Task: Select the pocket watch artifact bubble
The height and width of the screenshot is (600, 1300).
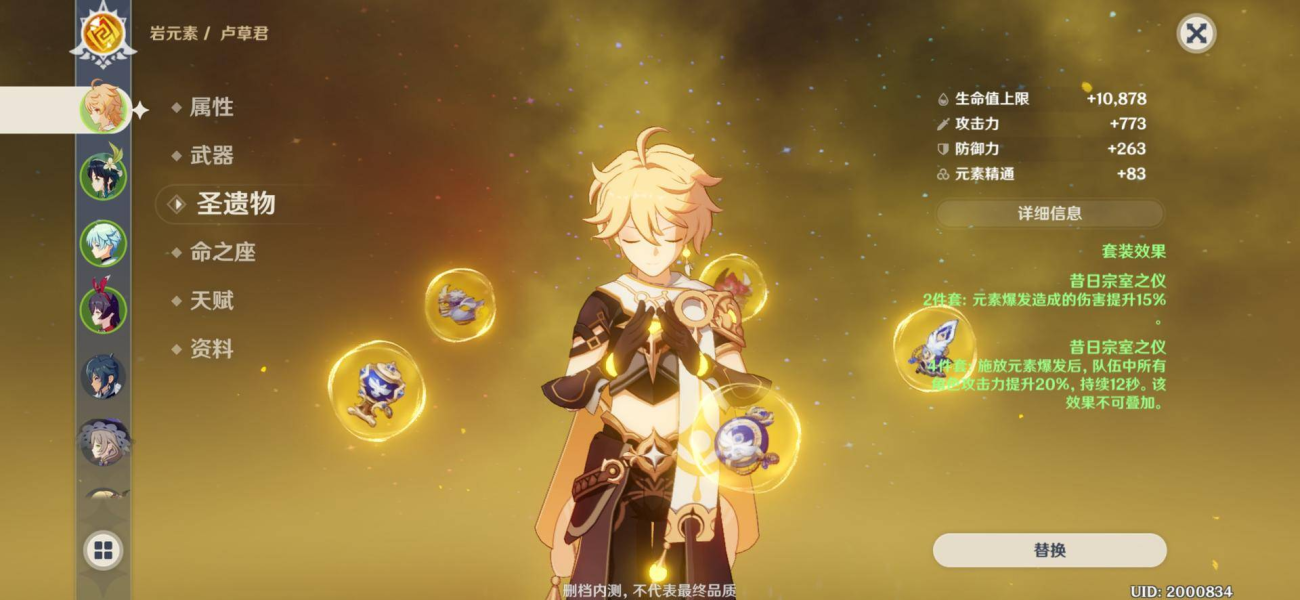Action: tap(745, 438)
